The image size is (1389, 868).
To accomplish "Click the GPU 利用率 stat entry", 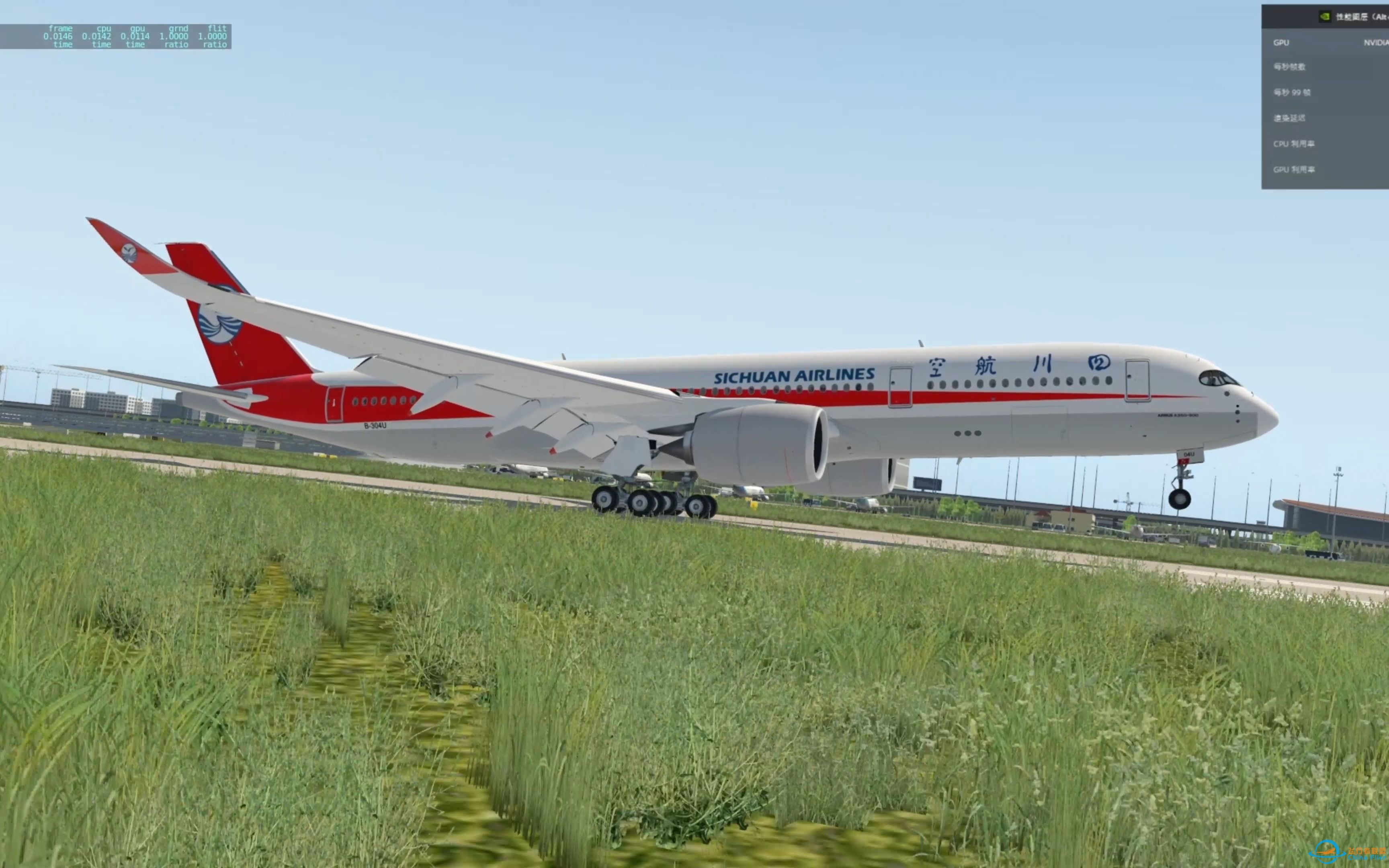I will tap(1294, 169).
